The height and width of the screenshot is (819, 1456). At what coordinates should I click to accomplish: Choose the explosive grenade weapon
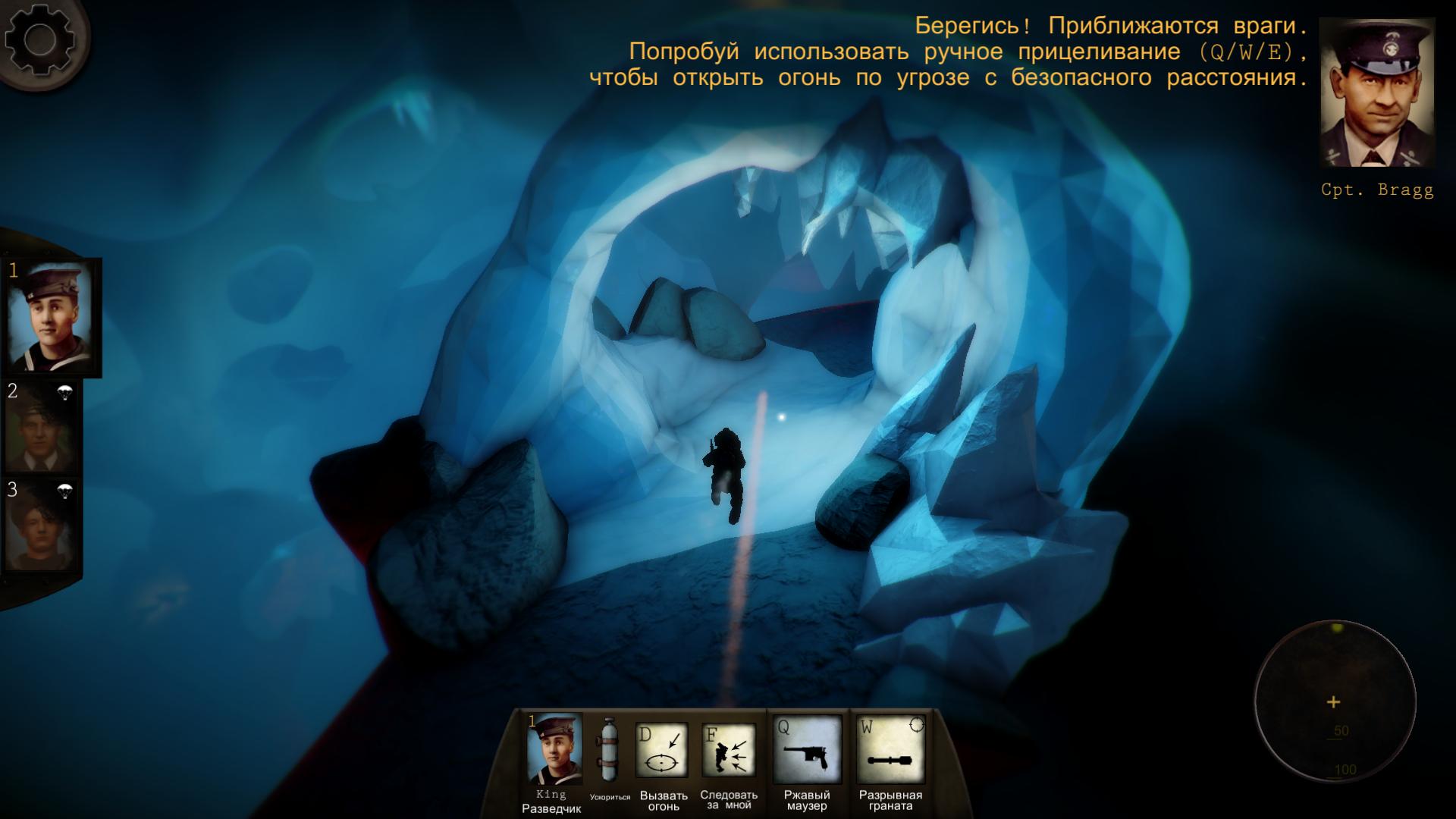[891, 750]
